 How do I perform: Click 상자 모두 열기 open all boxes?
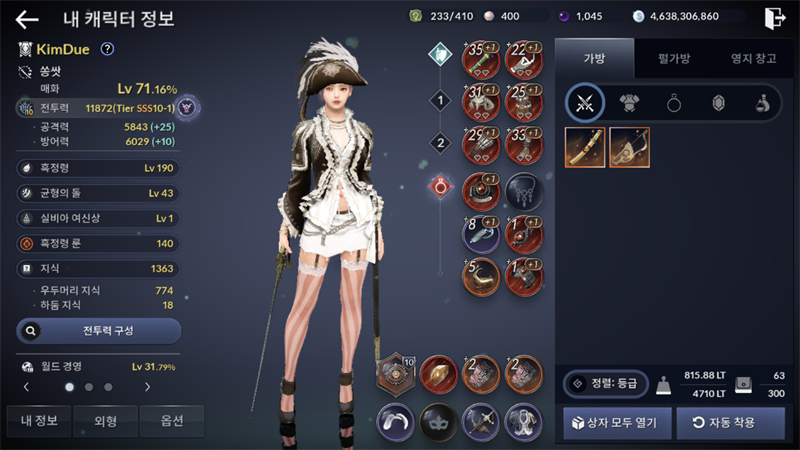[616, 423]
